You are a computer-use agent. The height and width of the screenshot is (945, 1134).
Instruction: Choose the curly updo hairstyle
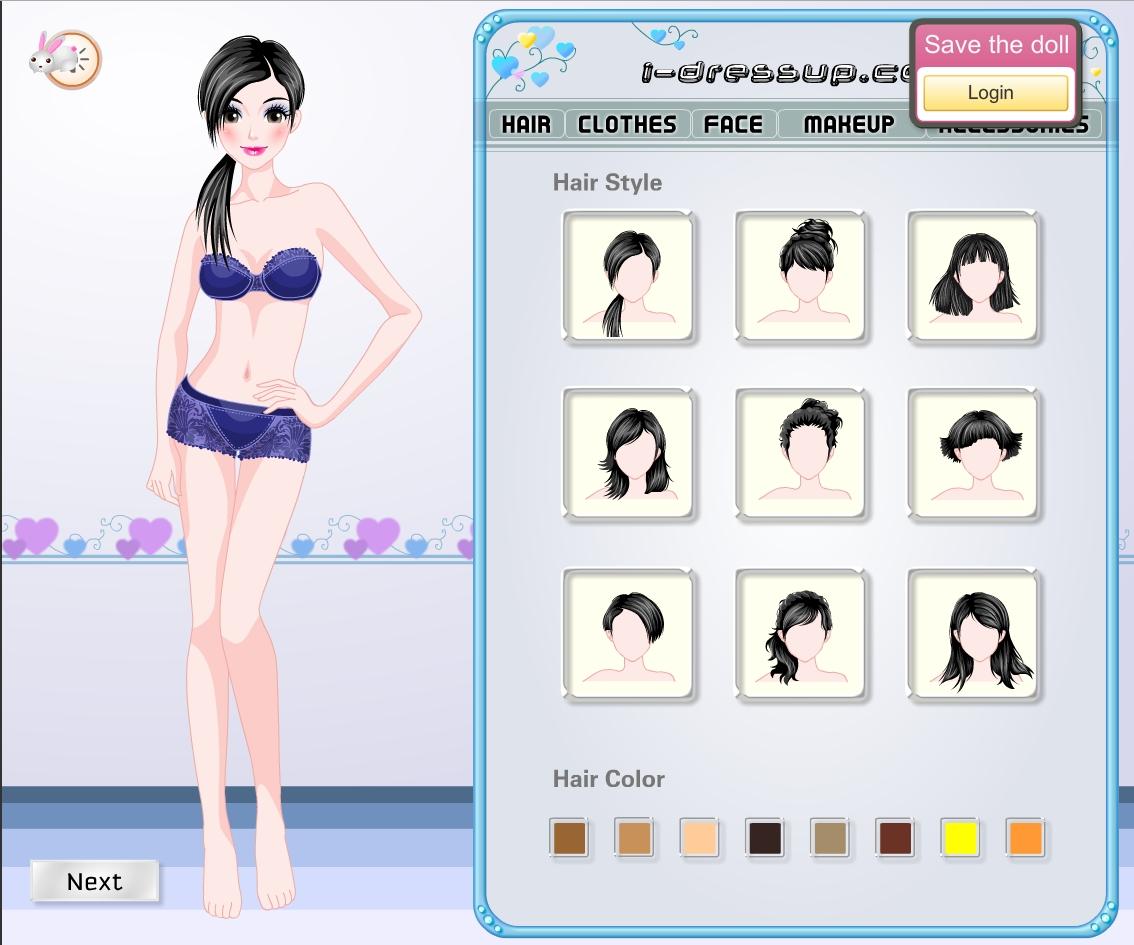[801, 454]
